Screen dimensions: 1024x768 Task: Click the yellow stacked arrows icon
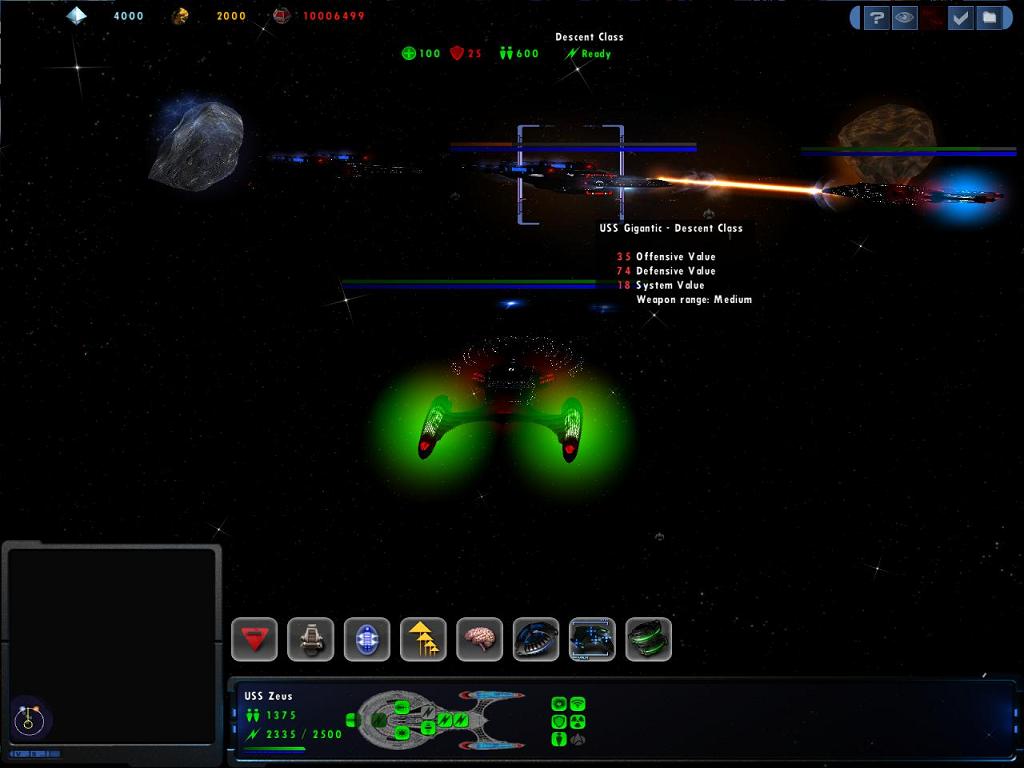[x=423, y=639]
